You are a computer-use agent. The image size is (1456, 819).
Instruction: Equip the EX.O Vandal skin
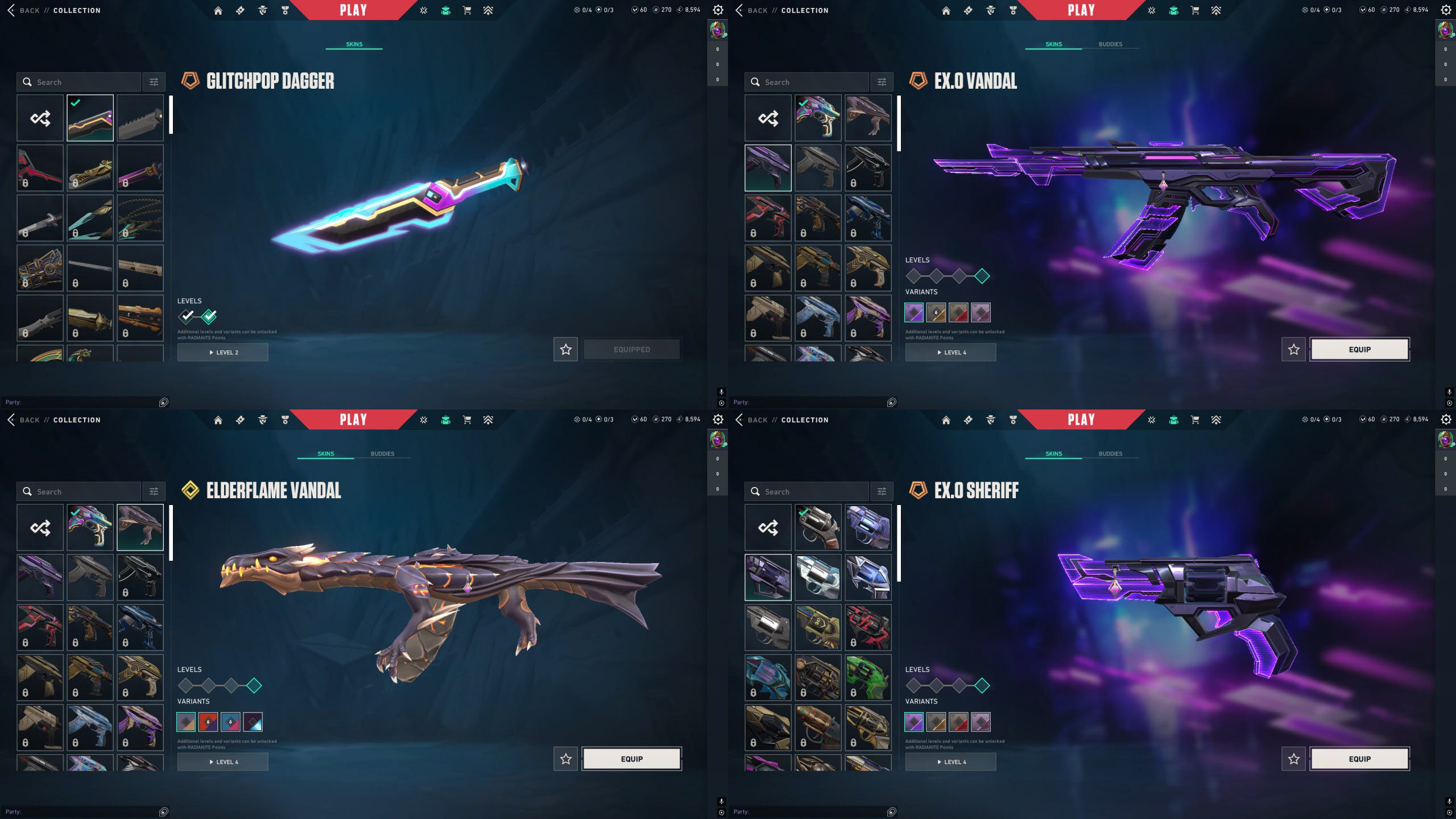[1359, 349]
